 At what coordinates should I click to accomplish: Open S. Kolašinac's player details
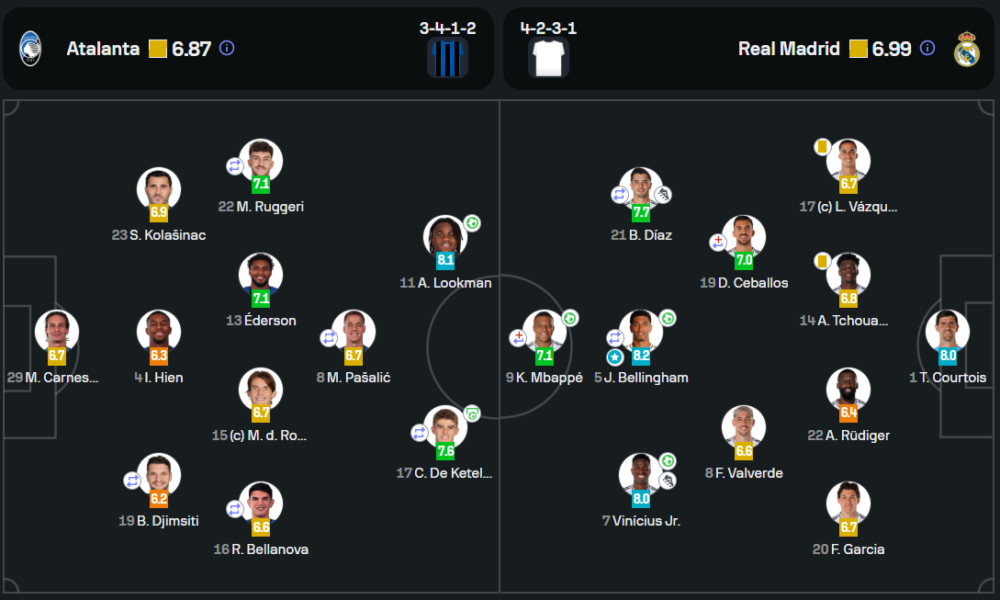point(158,191)
